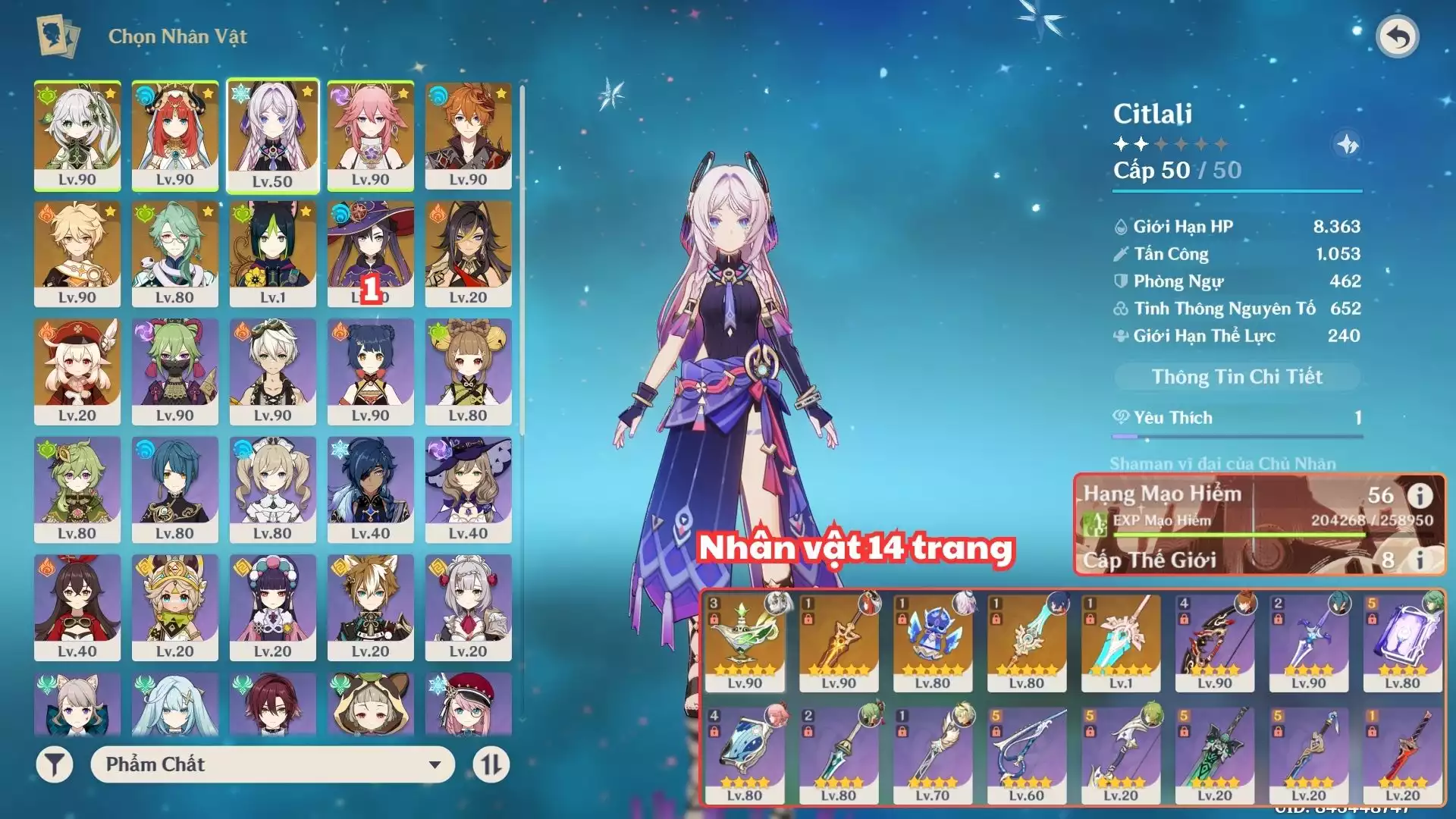Select Kuki Shinobu's masked portrait
Screen dimensions: 1456x819
(x=175, y=371)
